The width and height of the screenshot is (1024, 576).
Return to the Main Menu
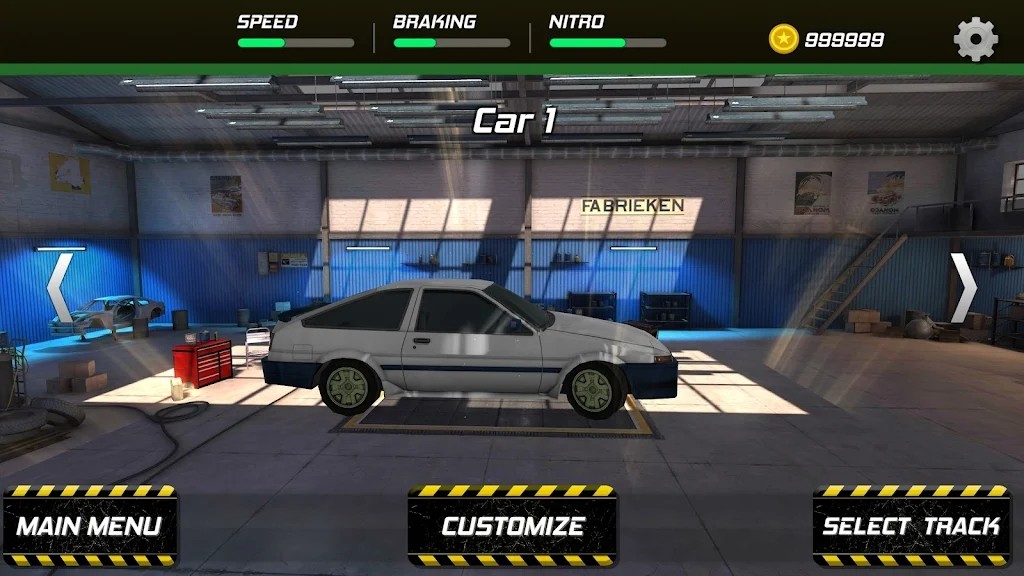(x=90, y=526)
